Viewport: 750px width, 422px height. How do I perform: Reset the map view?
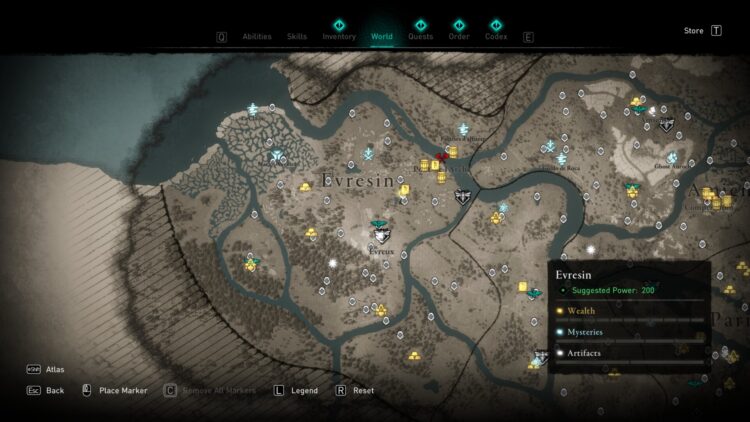pos(363,390)
